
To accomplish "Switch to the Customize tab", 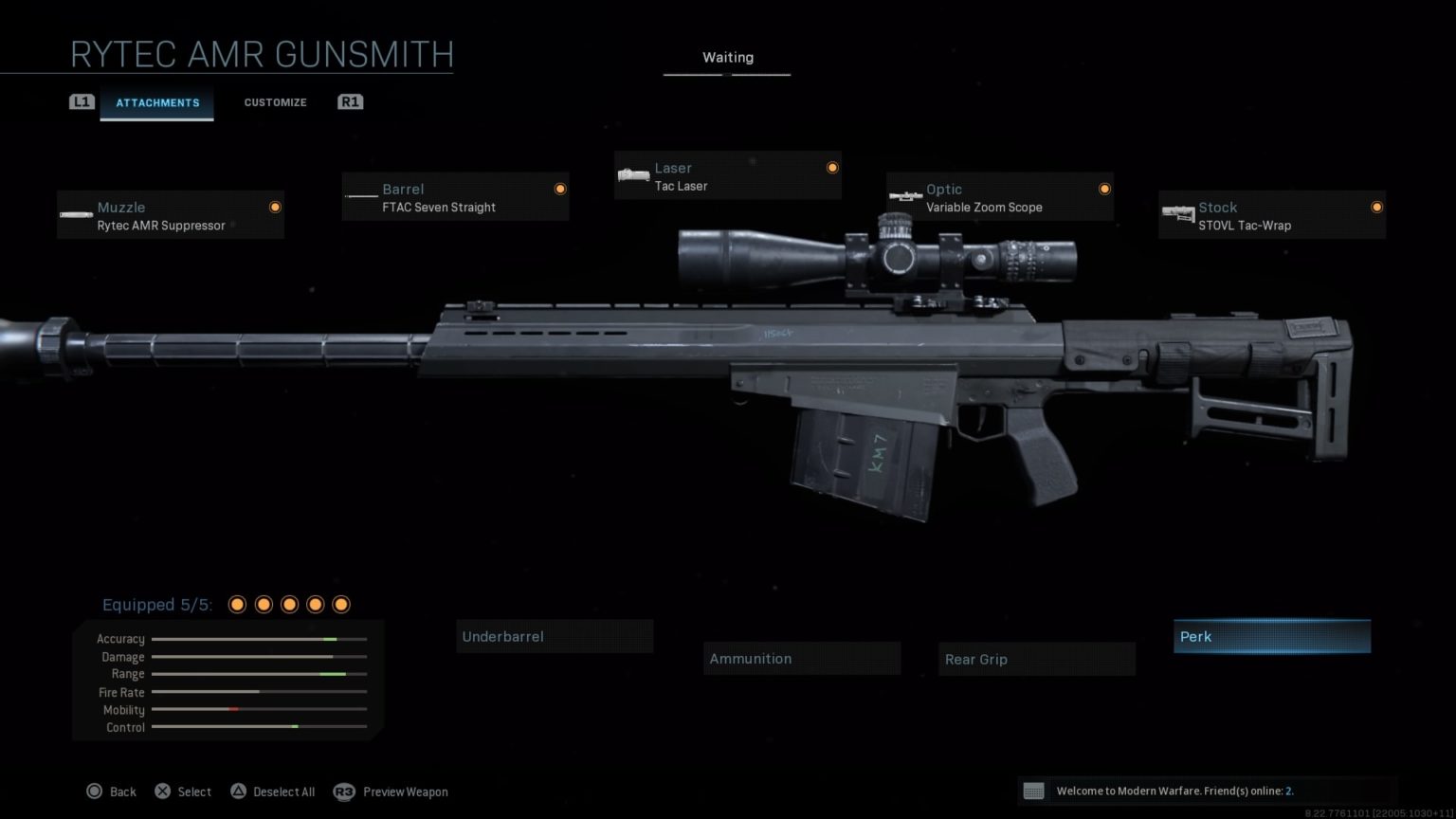I will (x=275, y=102).
